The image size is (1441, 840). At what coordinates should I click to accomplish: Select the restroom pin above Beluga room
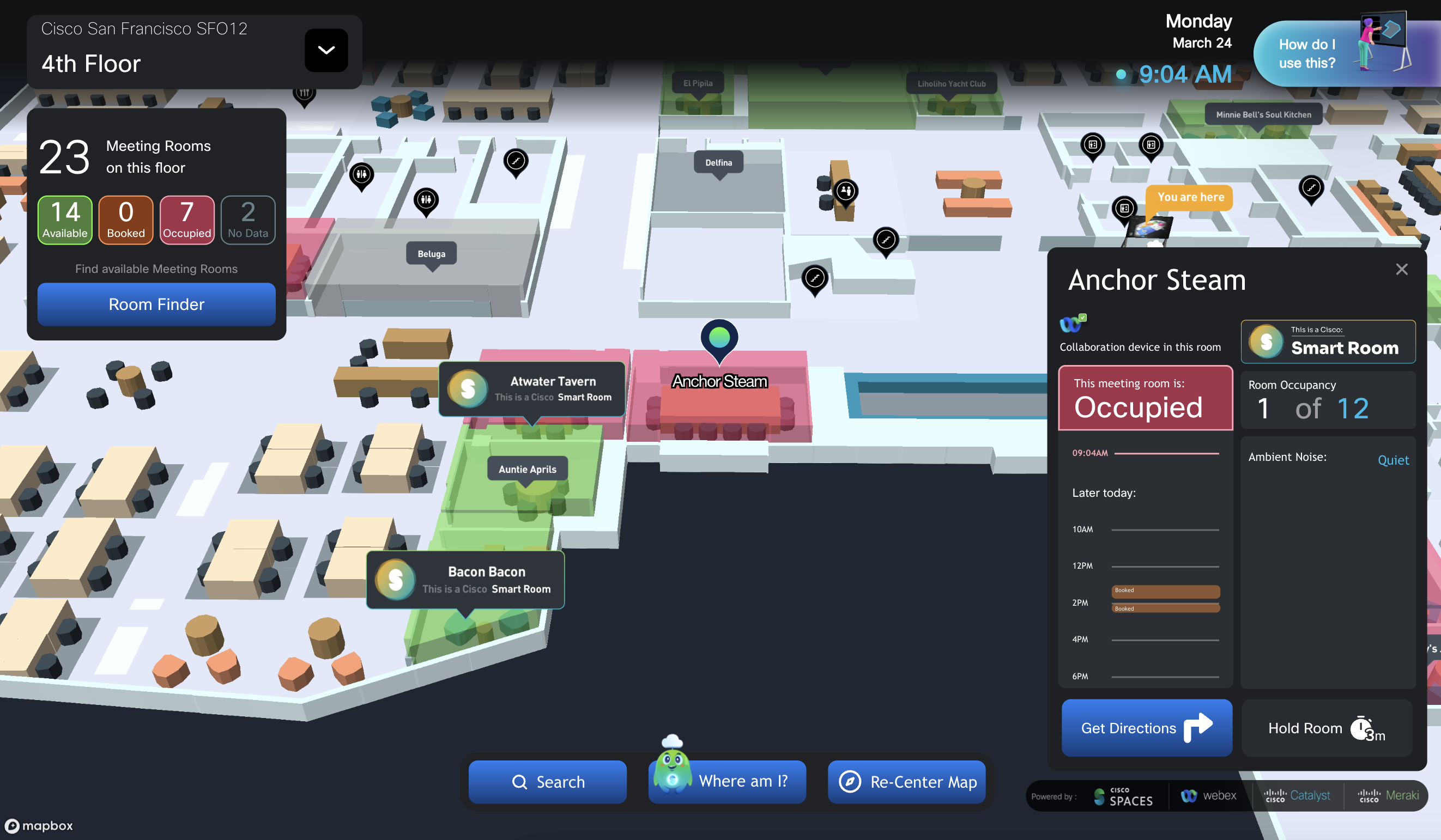pyautogui.click(x=426, y=200)
